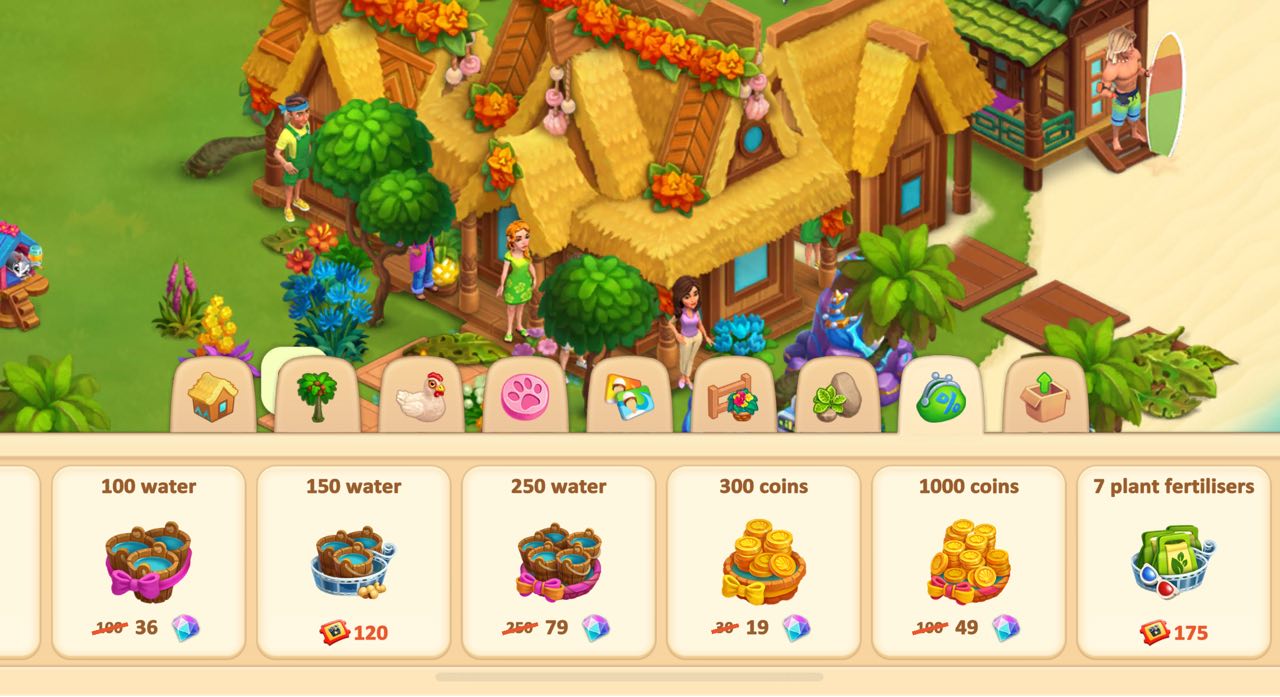The width and height of the screenshot is (1280, 697).
Task: Open the pink paw print tab
Action: pyautogui.click(x=525, y=397)
